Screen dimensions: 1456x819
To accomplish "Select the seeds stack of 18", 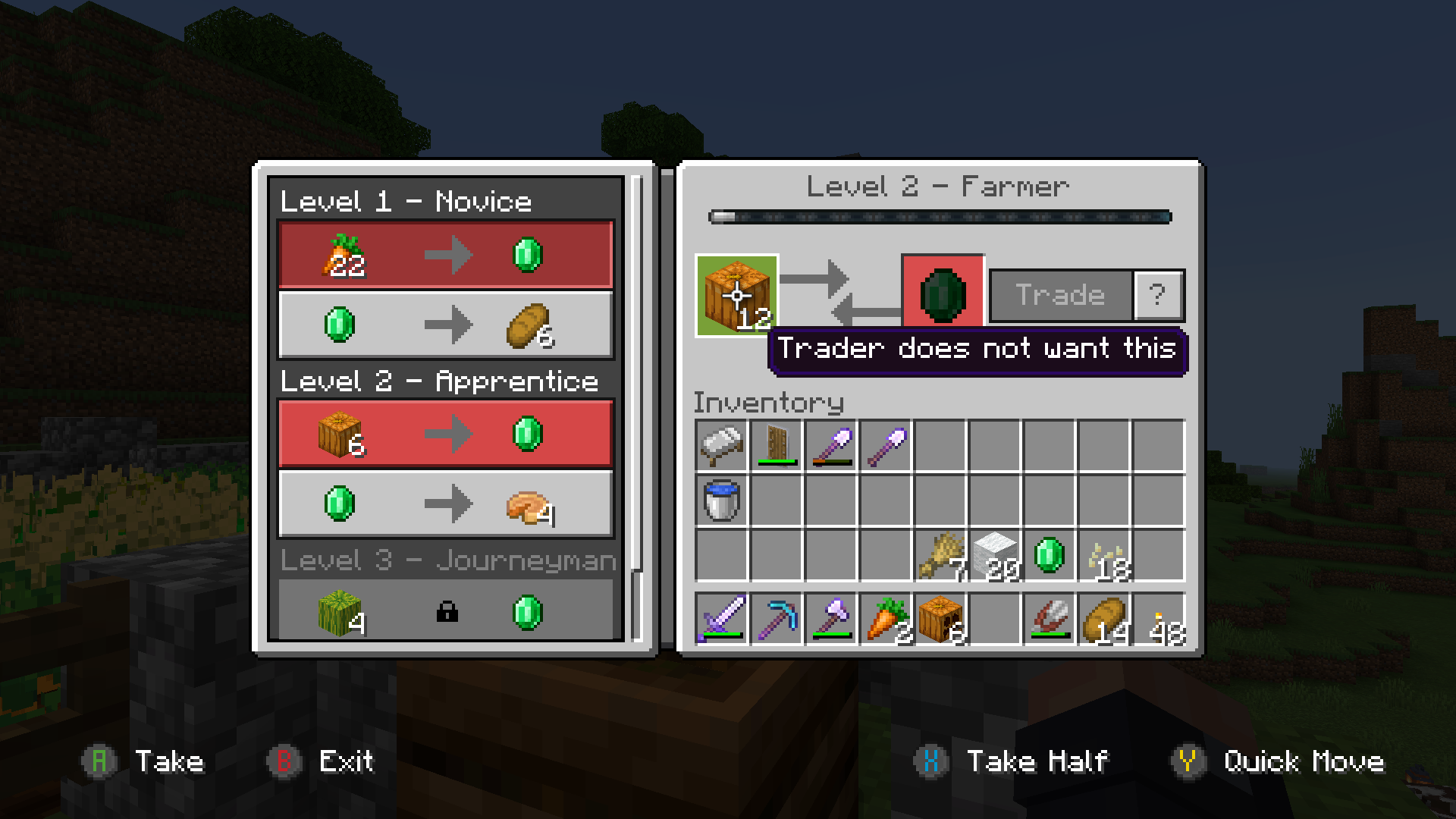I will point(1105,556).
